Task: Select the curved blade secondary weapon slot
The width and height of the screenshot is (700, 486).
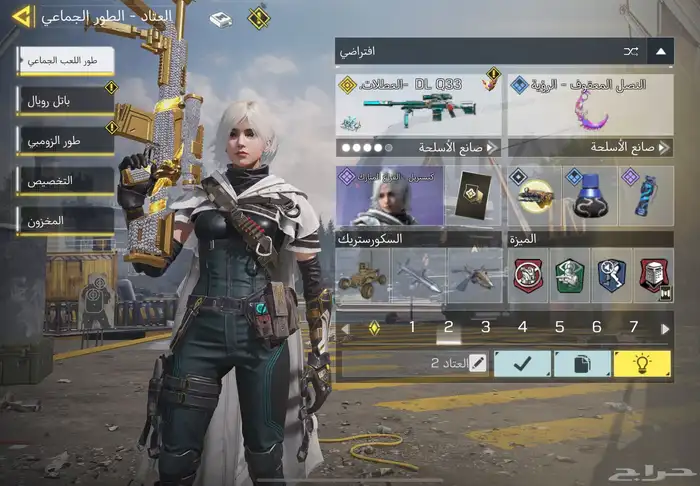Action: (590, 103)
